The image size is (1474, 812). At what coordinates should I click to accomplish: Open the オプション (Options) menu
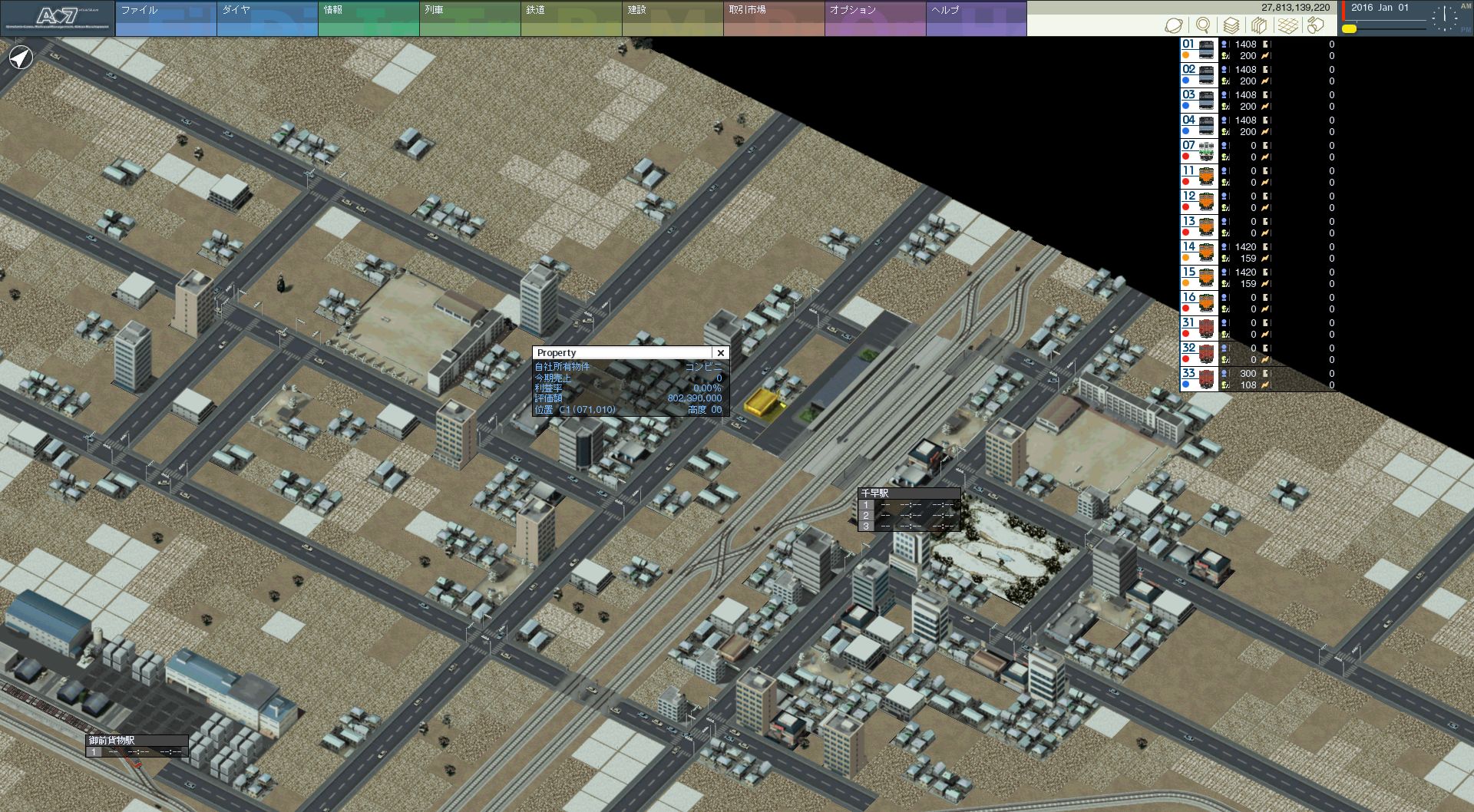click(x=874, y=18)
